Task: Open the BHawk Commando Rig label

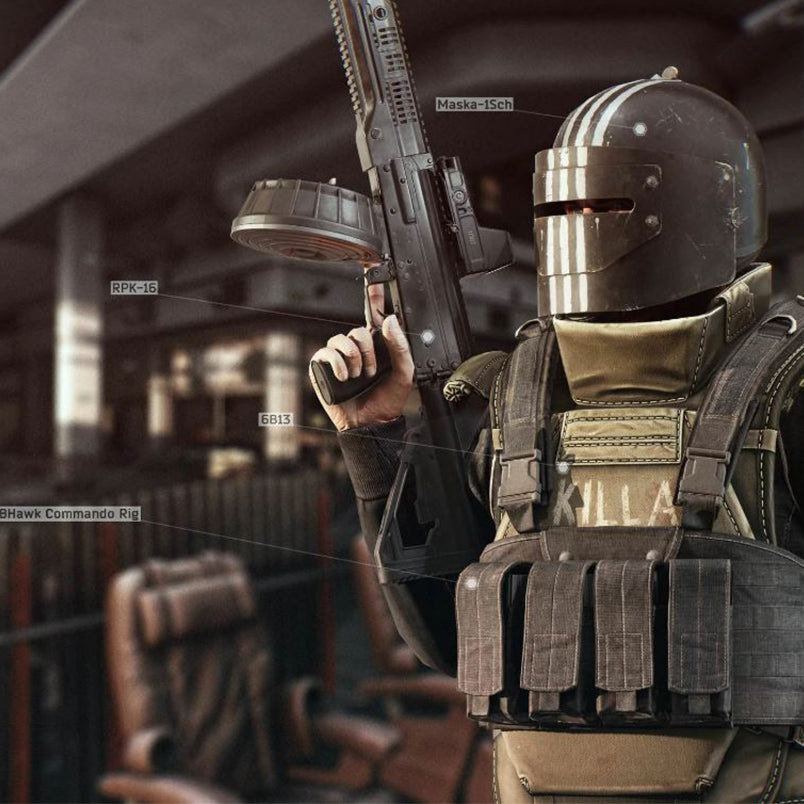Action: click(x=70, y=513)
